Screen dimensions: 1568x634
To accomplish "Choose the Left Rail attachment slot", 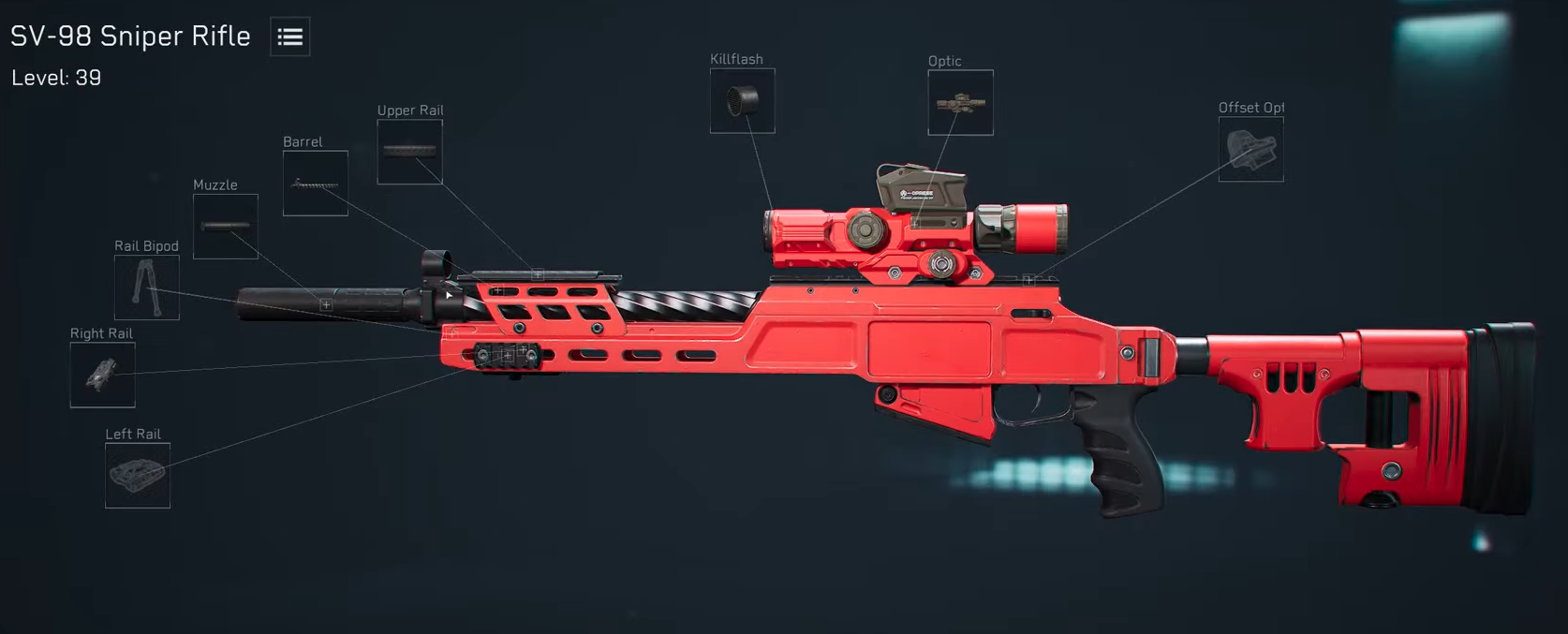I will pos(138,476).
